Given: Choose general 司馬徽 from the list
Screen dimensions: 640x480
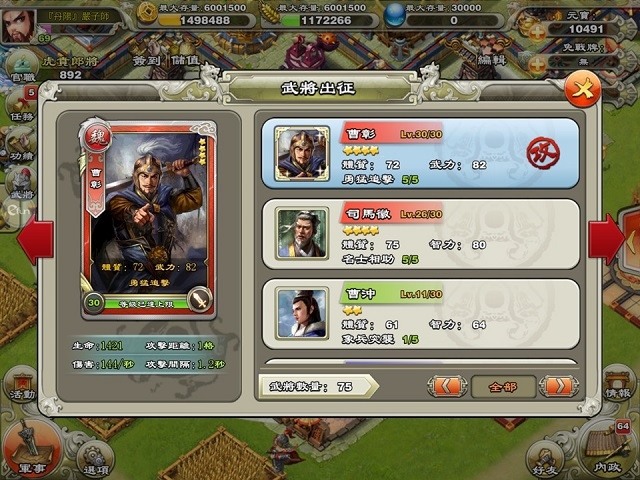Looking at the screenshot, I should pos(420,234).
